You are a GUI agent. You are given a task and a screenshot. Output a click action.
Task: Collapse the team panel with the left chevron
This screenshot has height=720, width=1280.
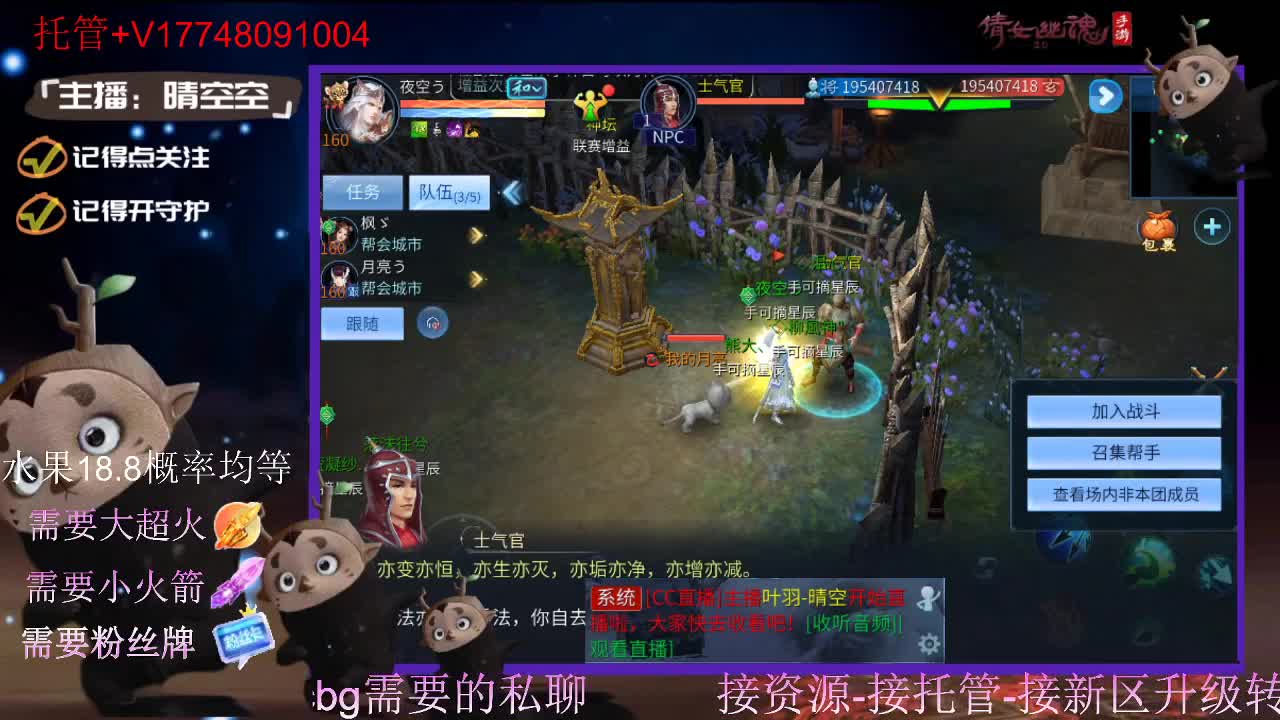(x=512, y=192)
